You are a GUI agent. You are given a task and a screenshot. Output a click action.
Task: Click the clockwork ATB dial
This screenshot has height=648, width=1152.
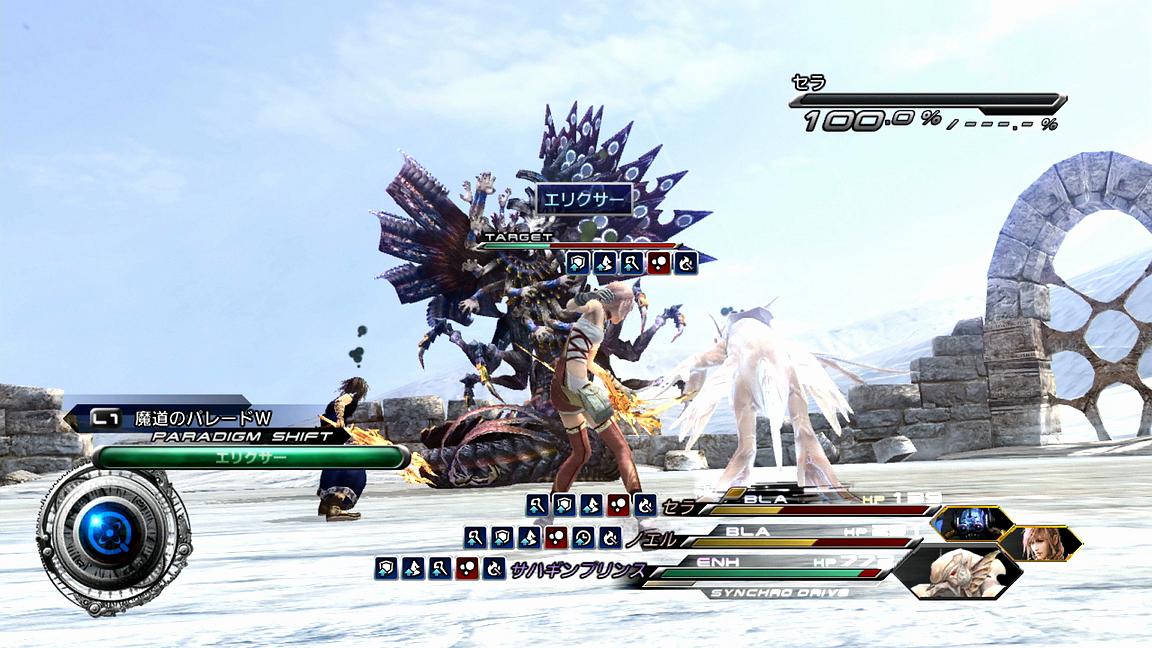click(106, 536)
